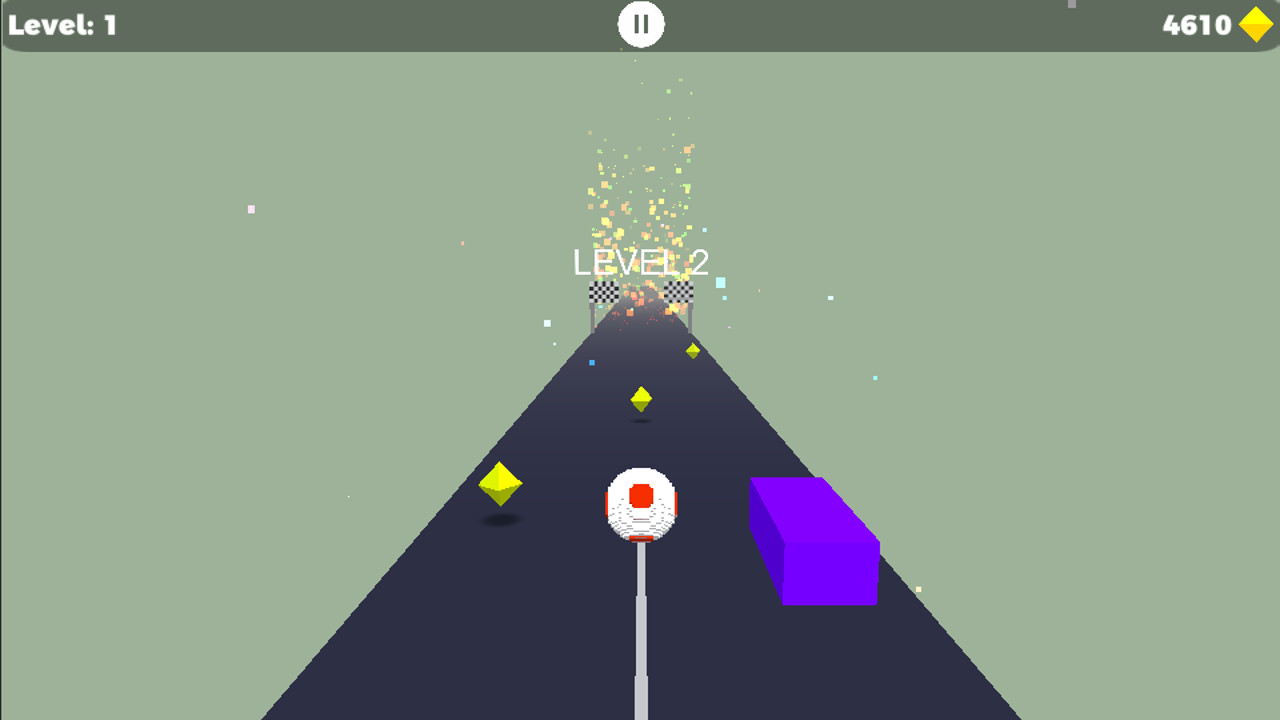The width and height of the screenshot is (1280, 720).
Task: Select the gem on the left road edge
Action: [x=500, y=485]
